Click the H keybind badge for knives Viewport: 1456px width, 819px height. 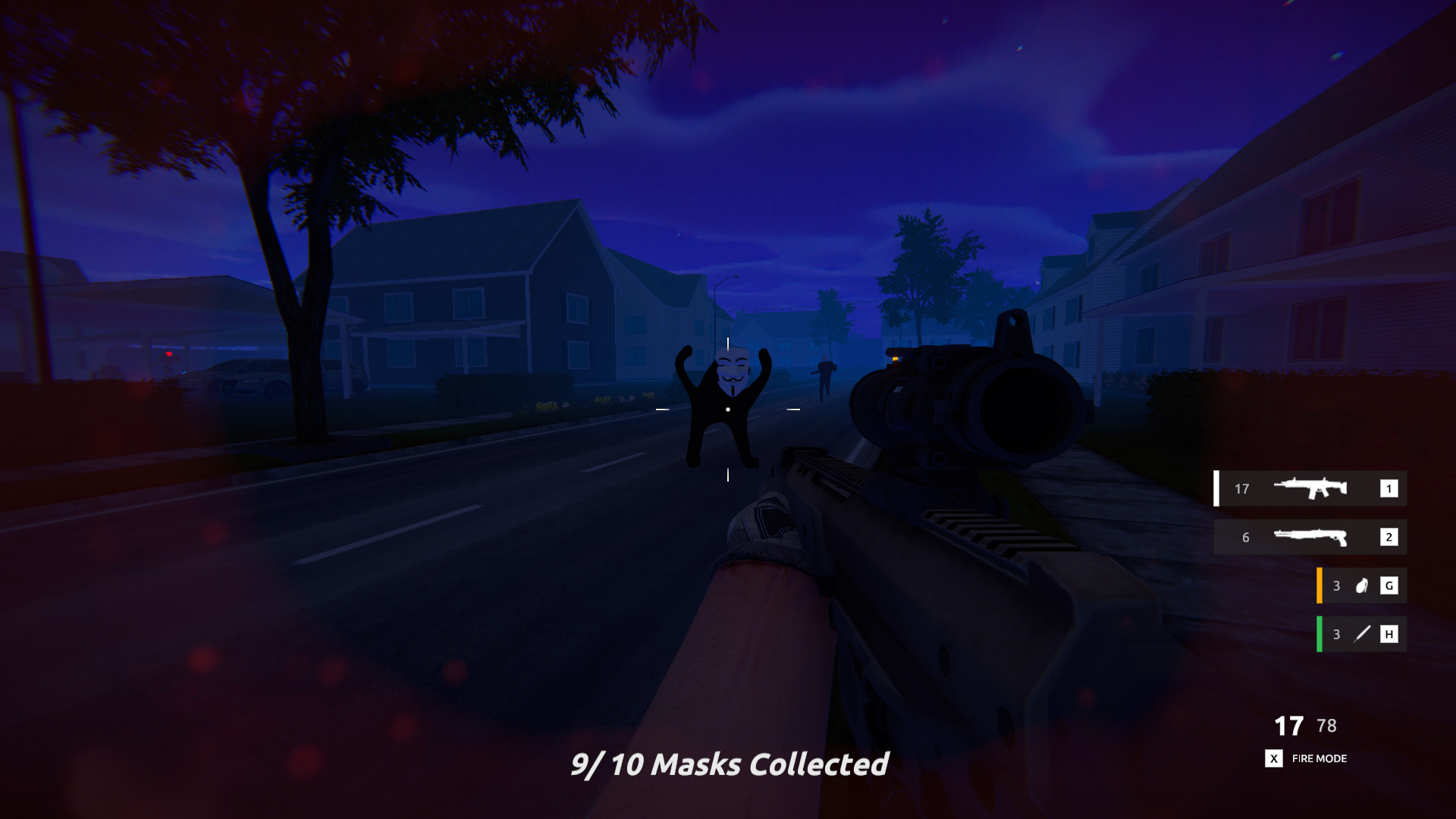1389,634
